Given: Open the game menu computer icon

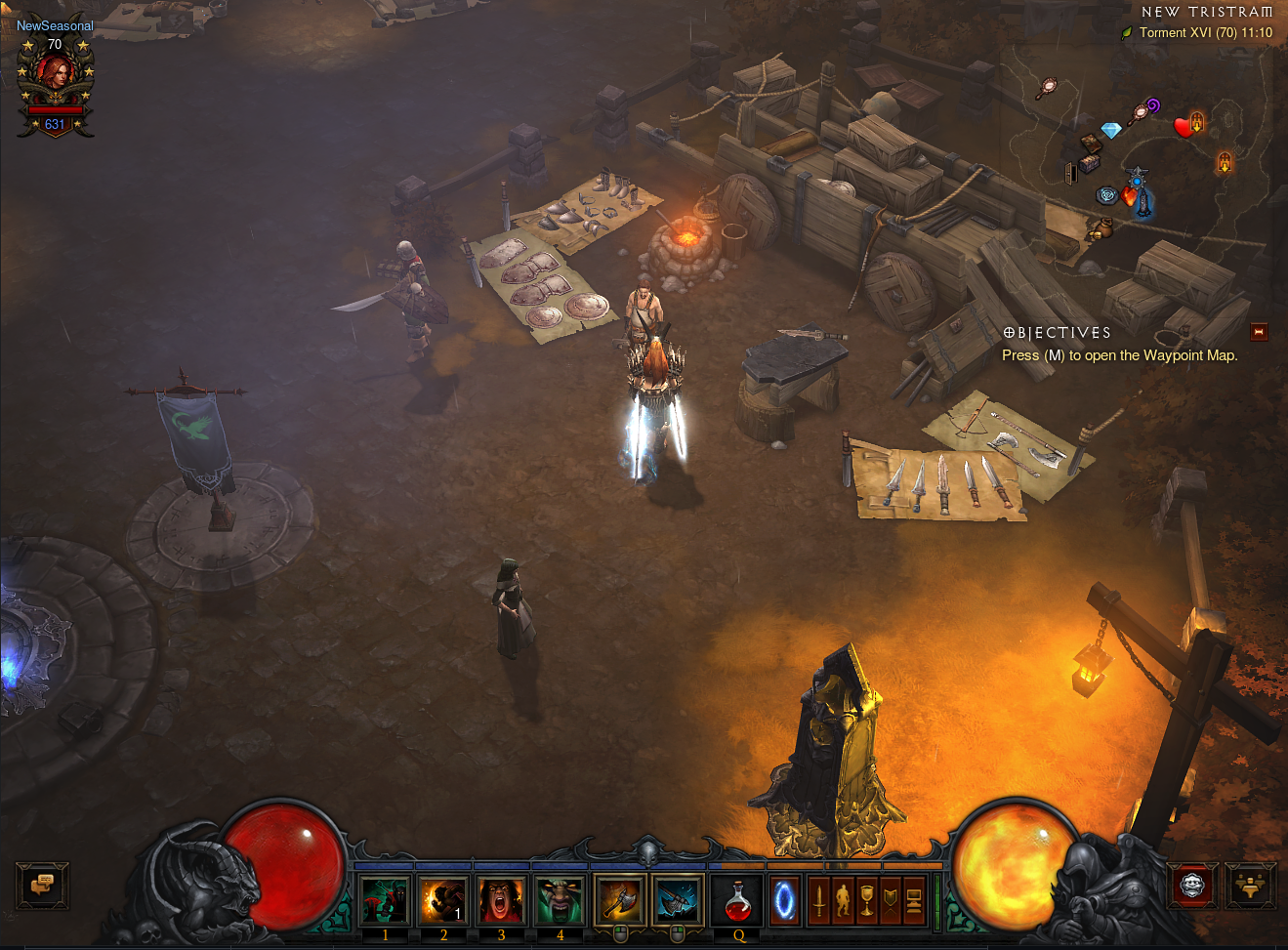Looking at the screenshot, I should point(914,899).
